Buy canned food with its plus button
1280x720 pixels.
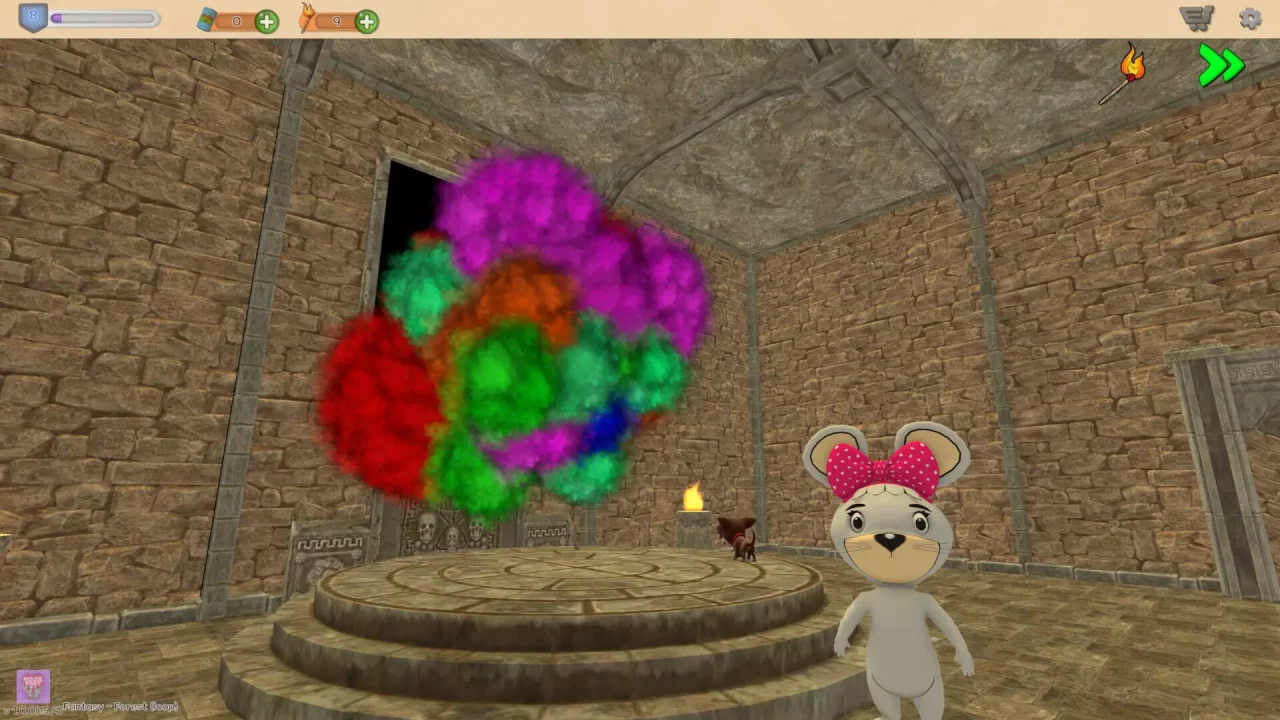[266, 20]
